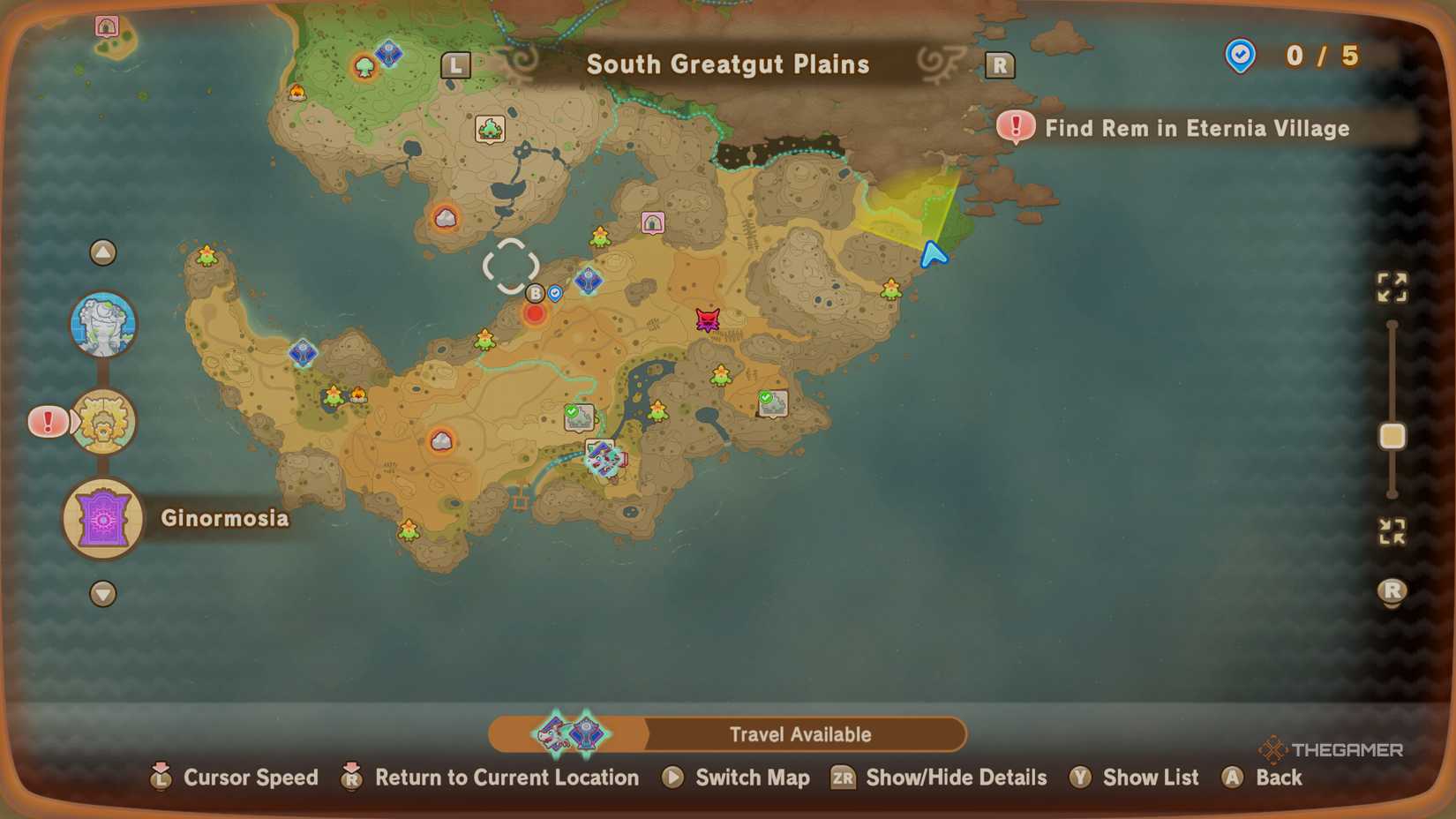Screen dimensions: 1456x819
Task: Click the campfire icon near the forest
Action: pyautogui.click(x=298, y=93)
